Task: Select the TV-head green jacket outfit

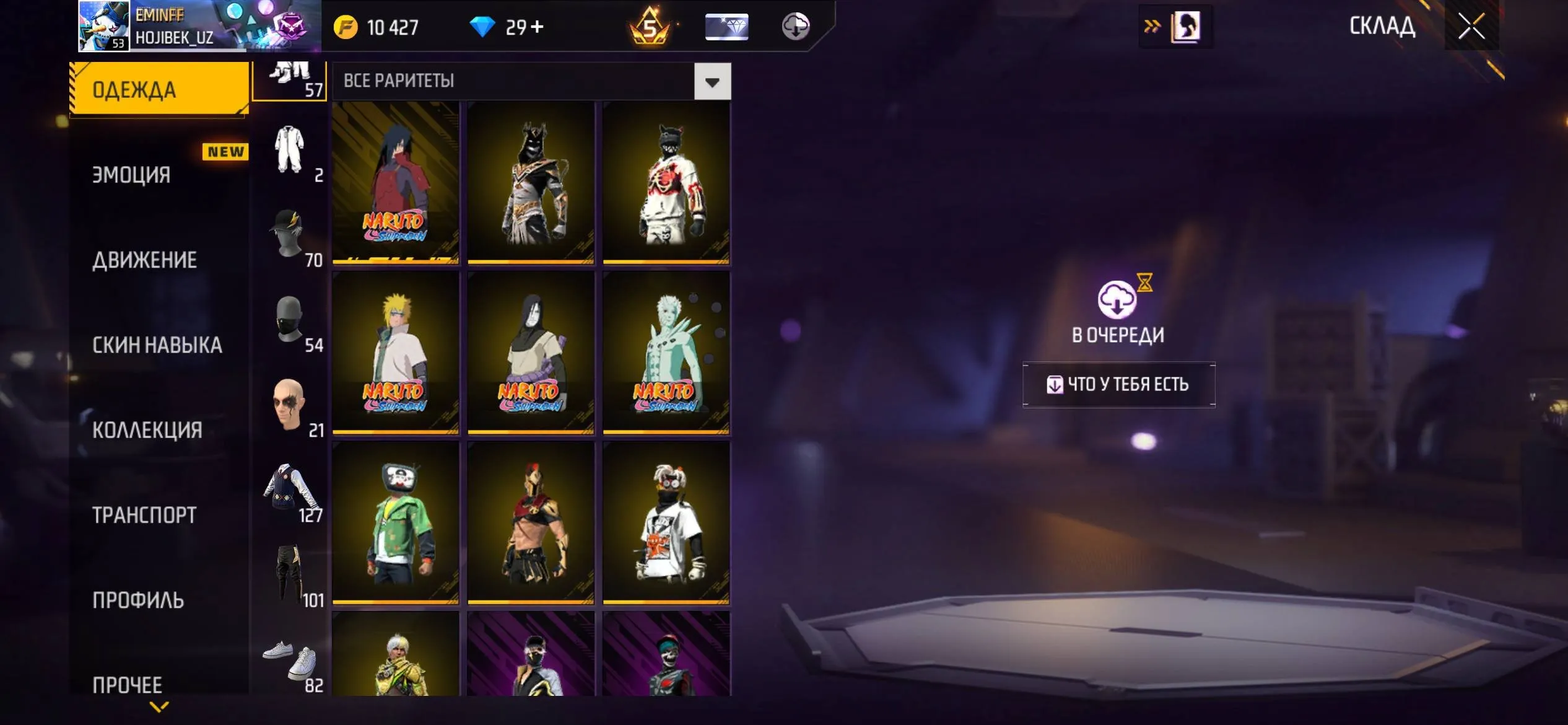Action: [396, 522]
